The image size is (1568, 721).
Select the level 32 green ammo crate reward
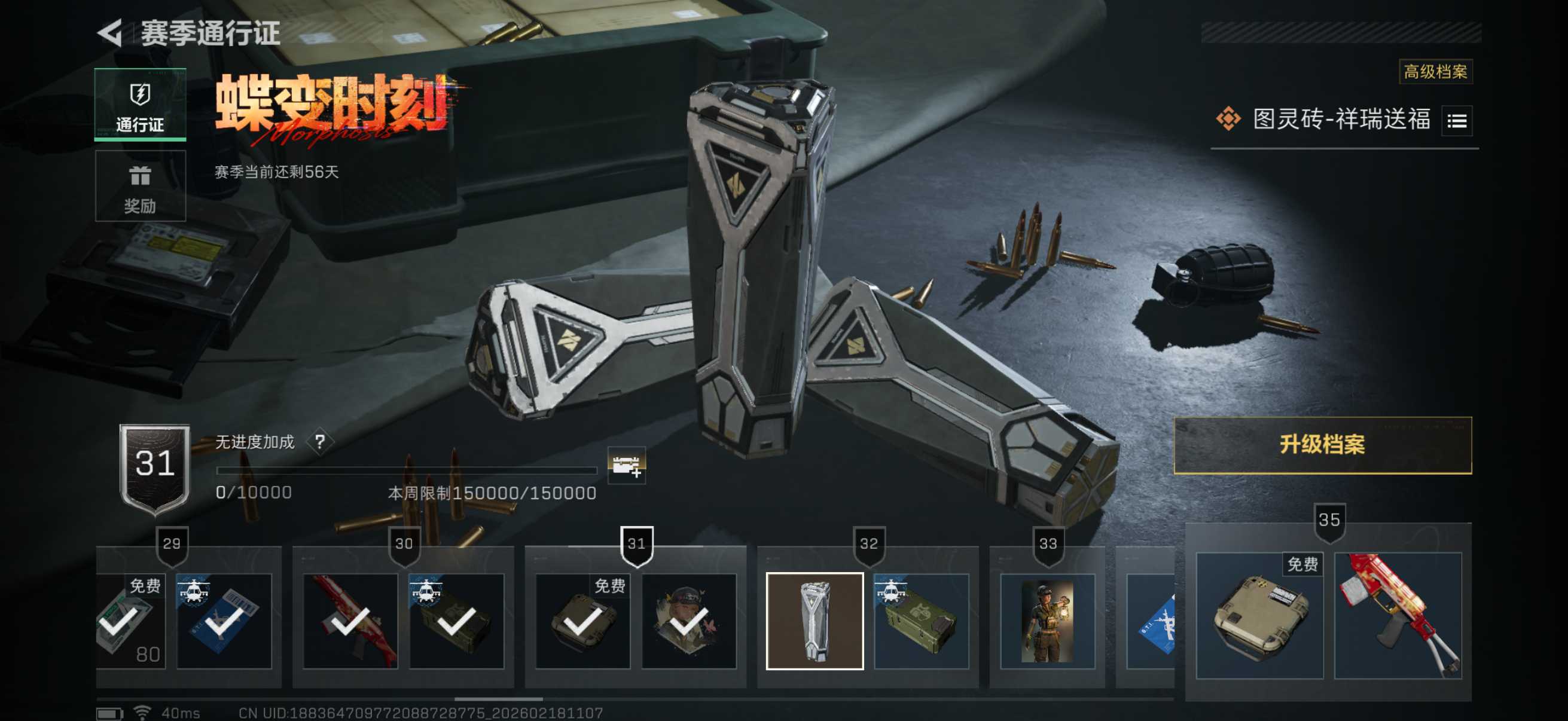[x=921, y=621]
